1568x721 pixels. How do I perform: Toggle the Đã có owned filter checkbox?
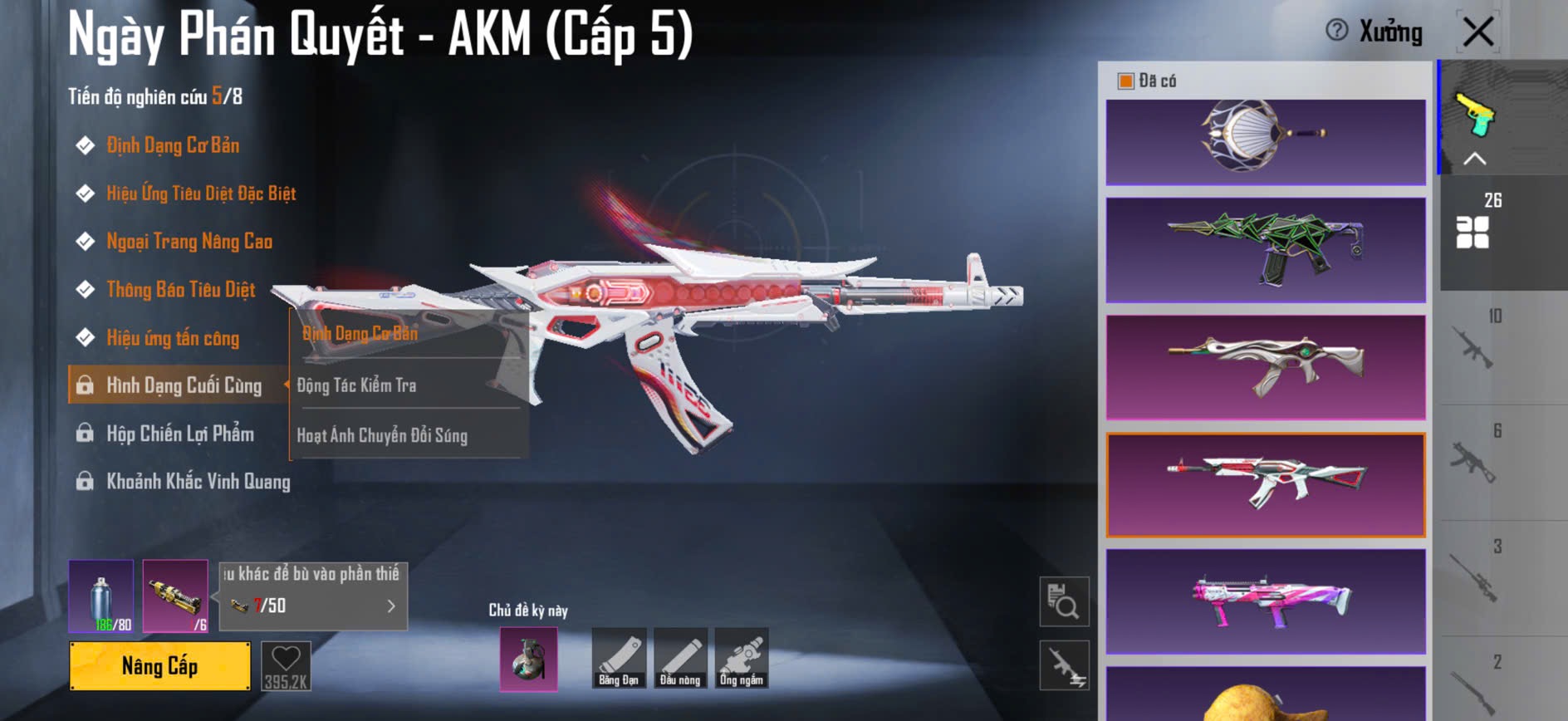[1126, 81]
